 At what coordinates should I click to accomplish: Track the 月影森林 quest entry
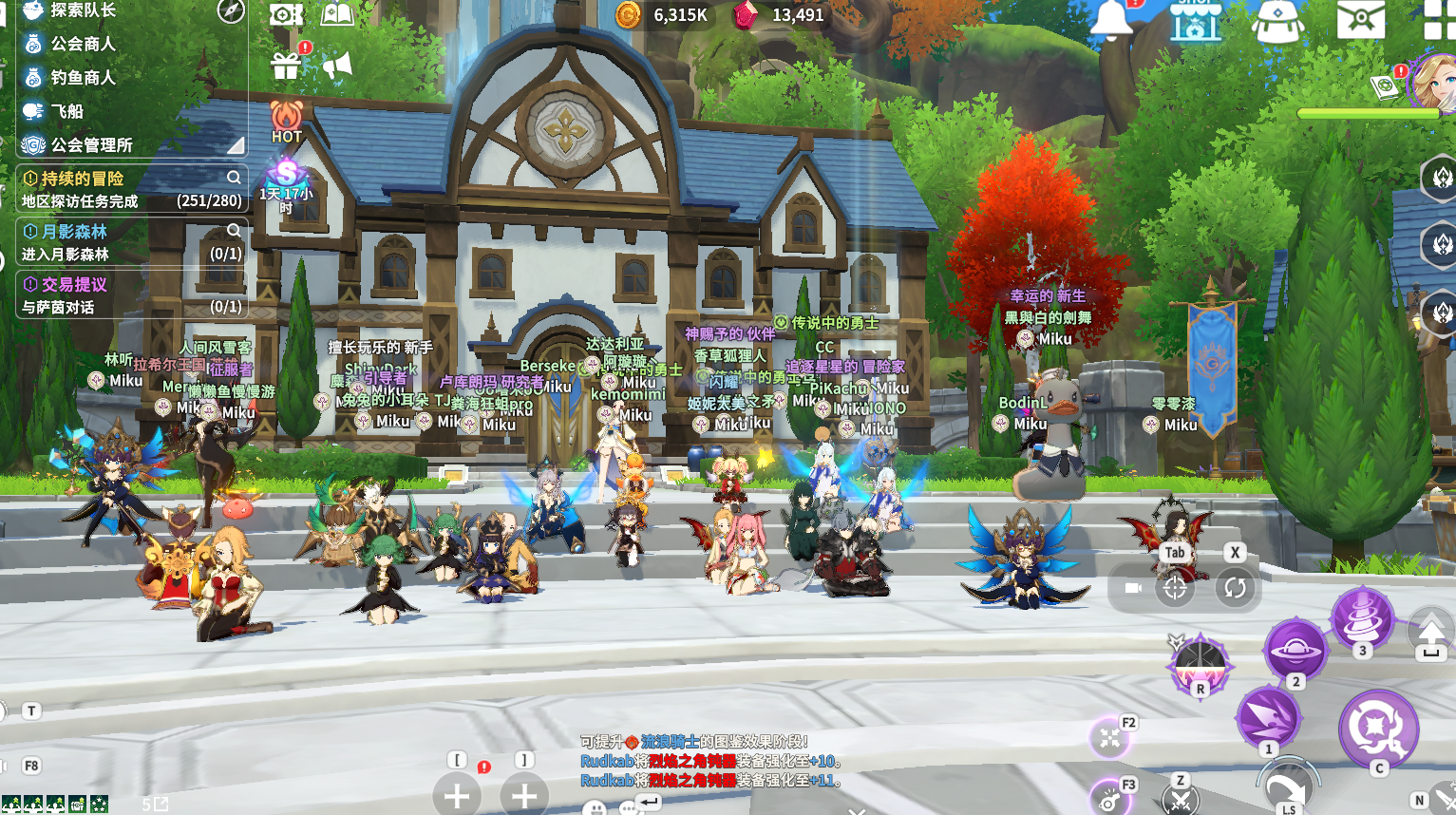[x=74, y=232]
